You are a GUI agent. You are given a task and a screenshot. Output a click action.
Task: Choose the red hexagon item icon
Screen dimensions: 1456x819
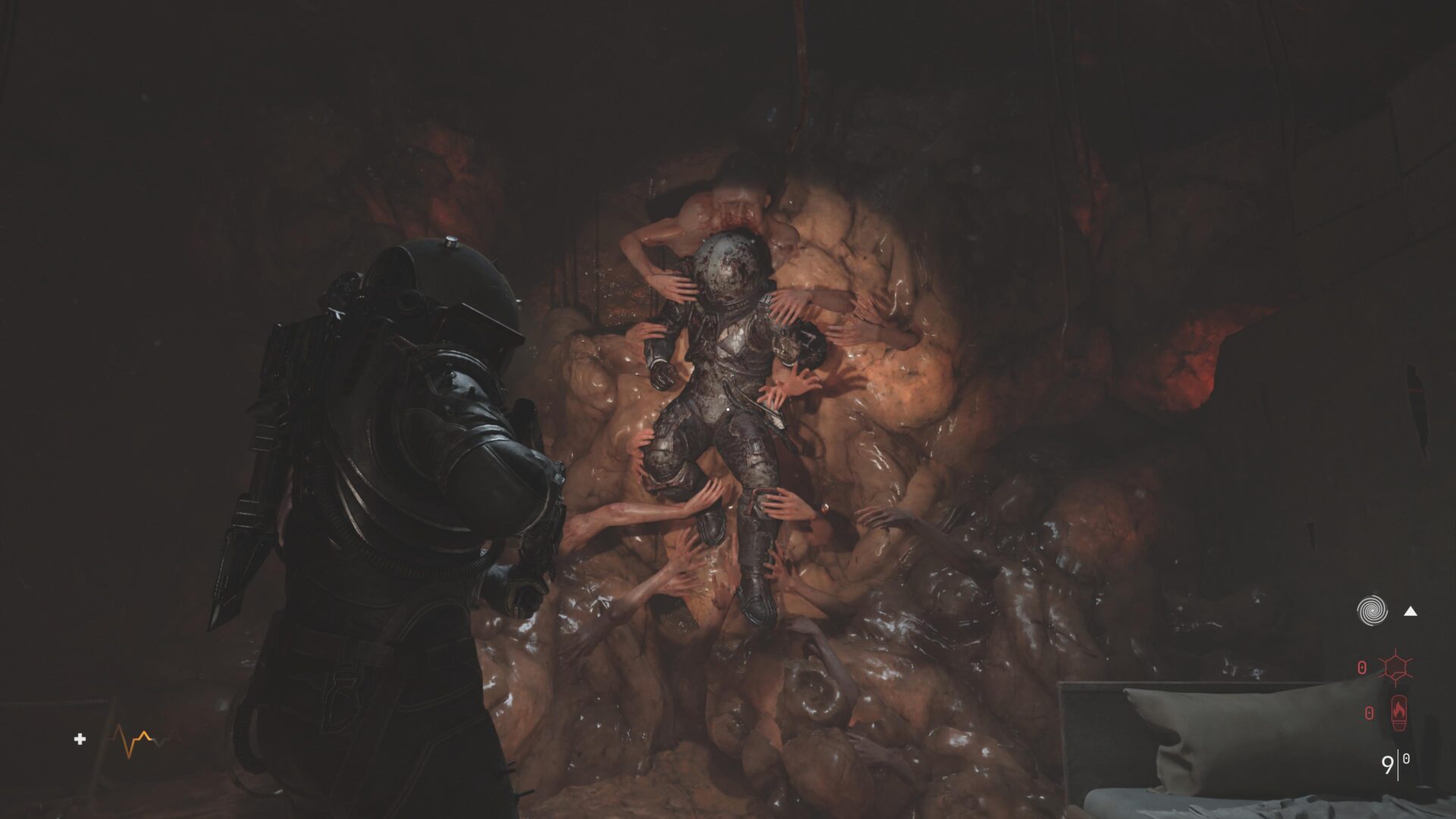coord(1395,667)
